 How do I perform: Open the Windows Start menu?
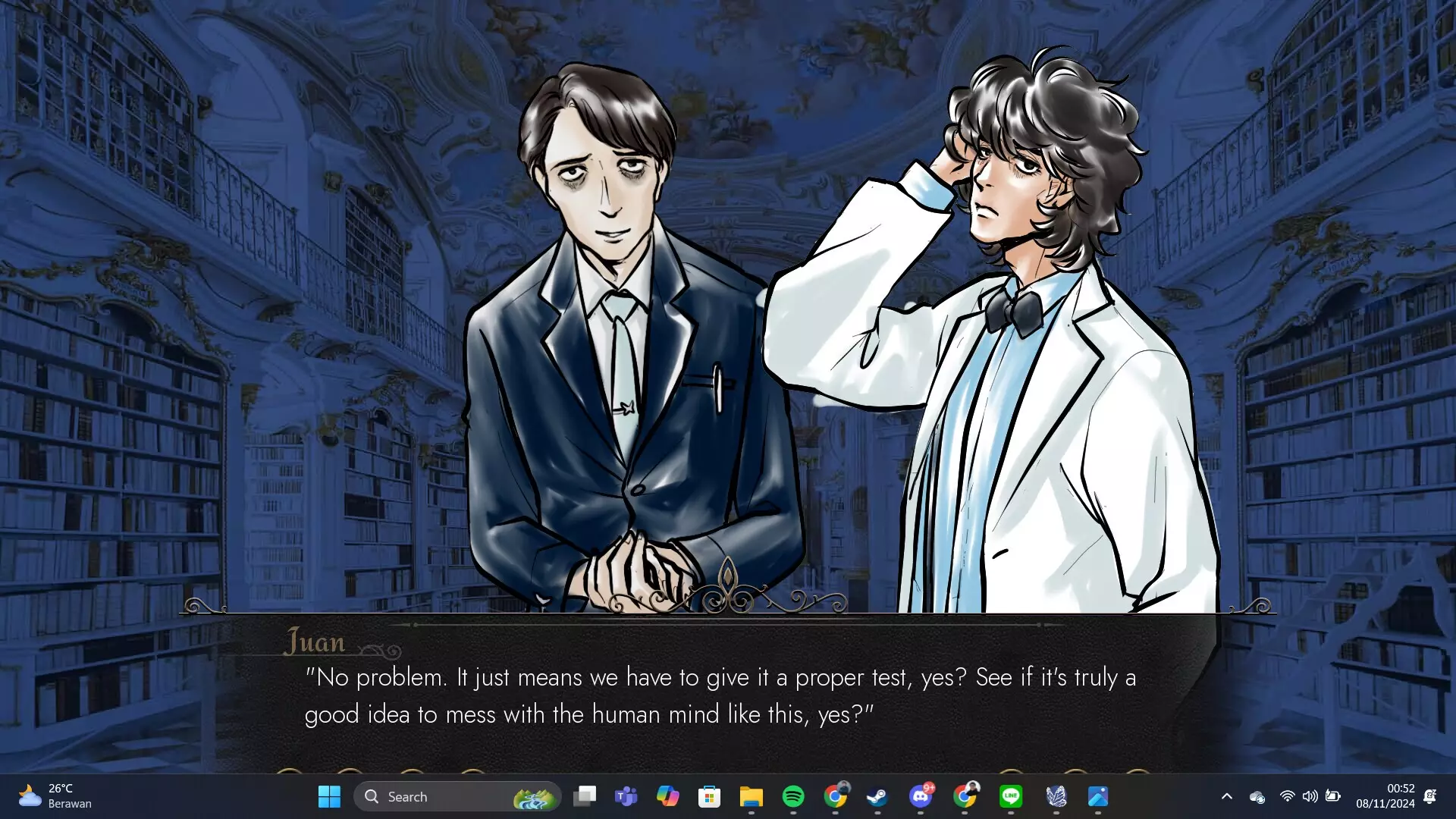point(329,796)
